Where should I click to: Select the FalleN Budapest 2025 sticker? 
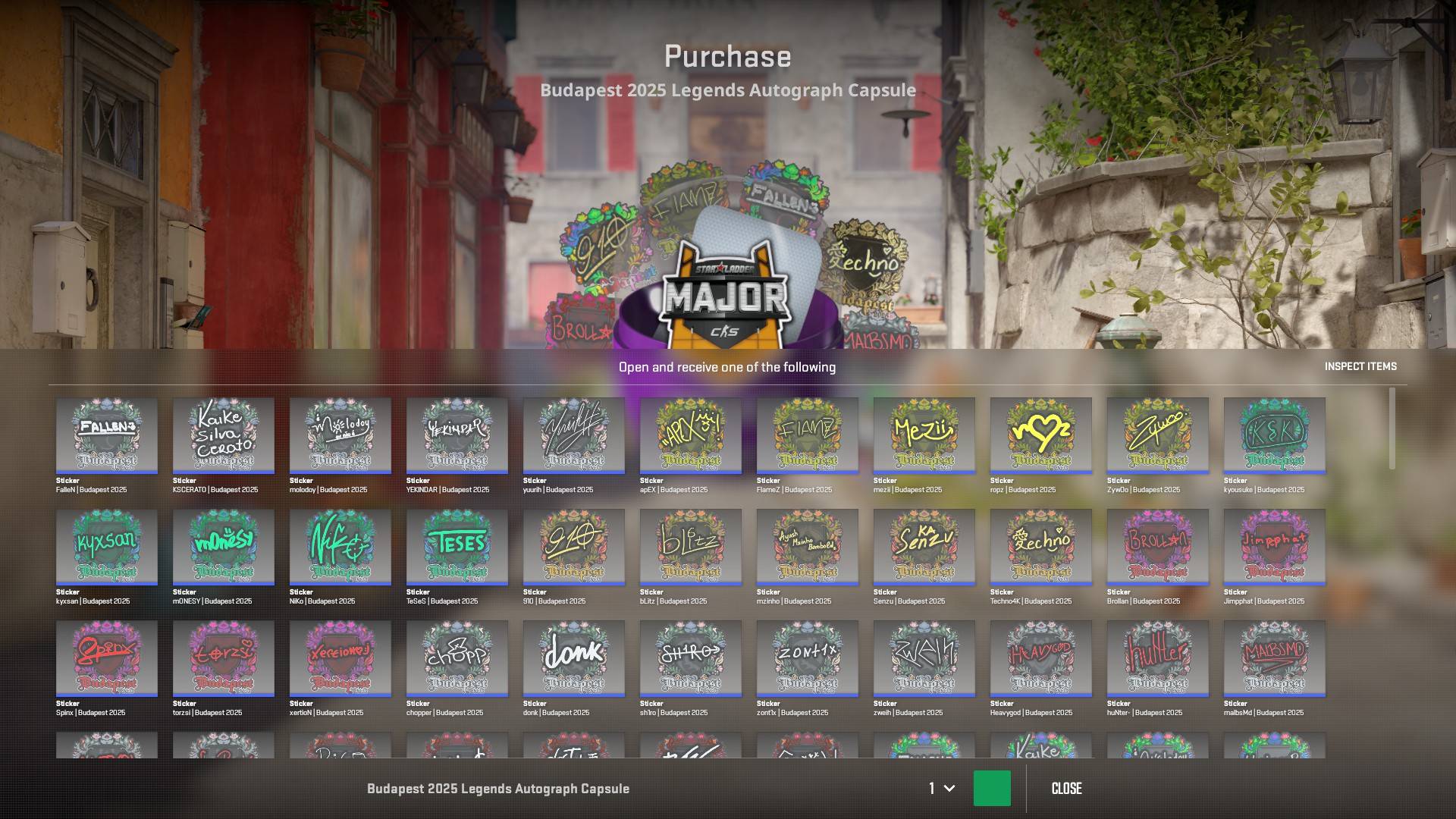[x=107, y=435]
